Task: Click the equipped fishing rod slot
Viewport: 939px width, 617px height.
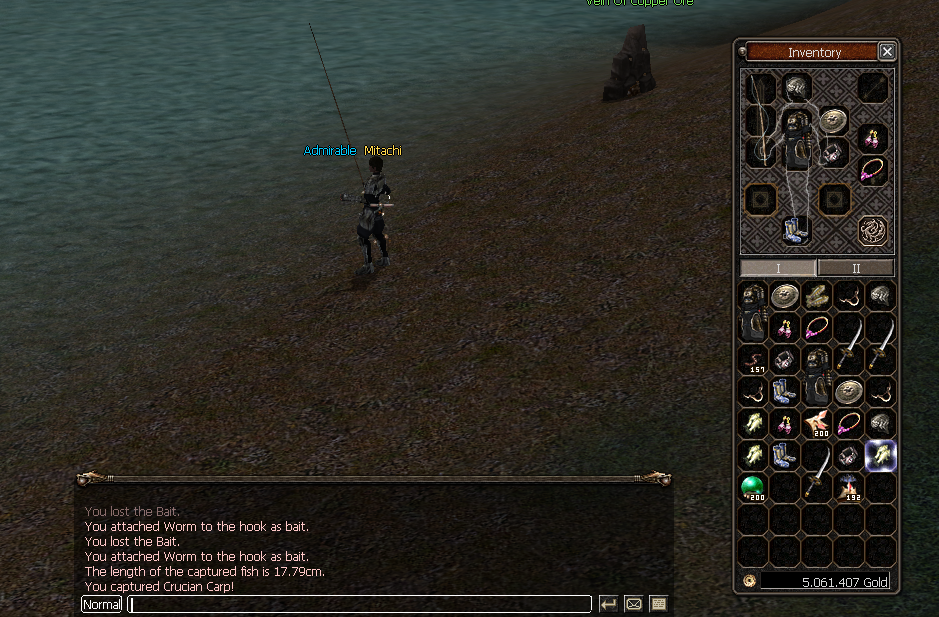Action: tap(762, 120)
